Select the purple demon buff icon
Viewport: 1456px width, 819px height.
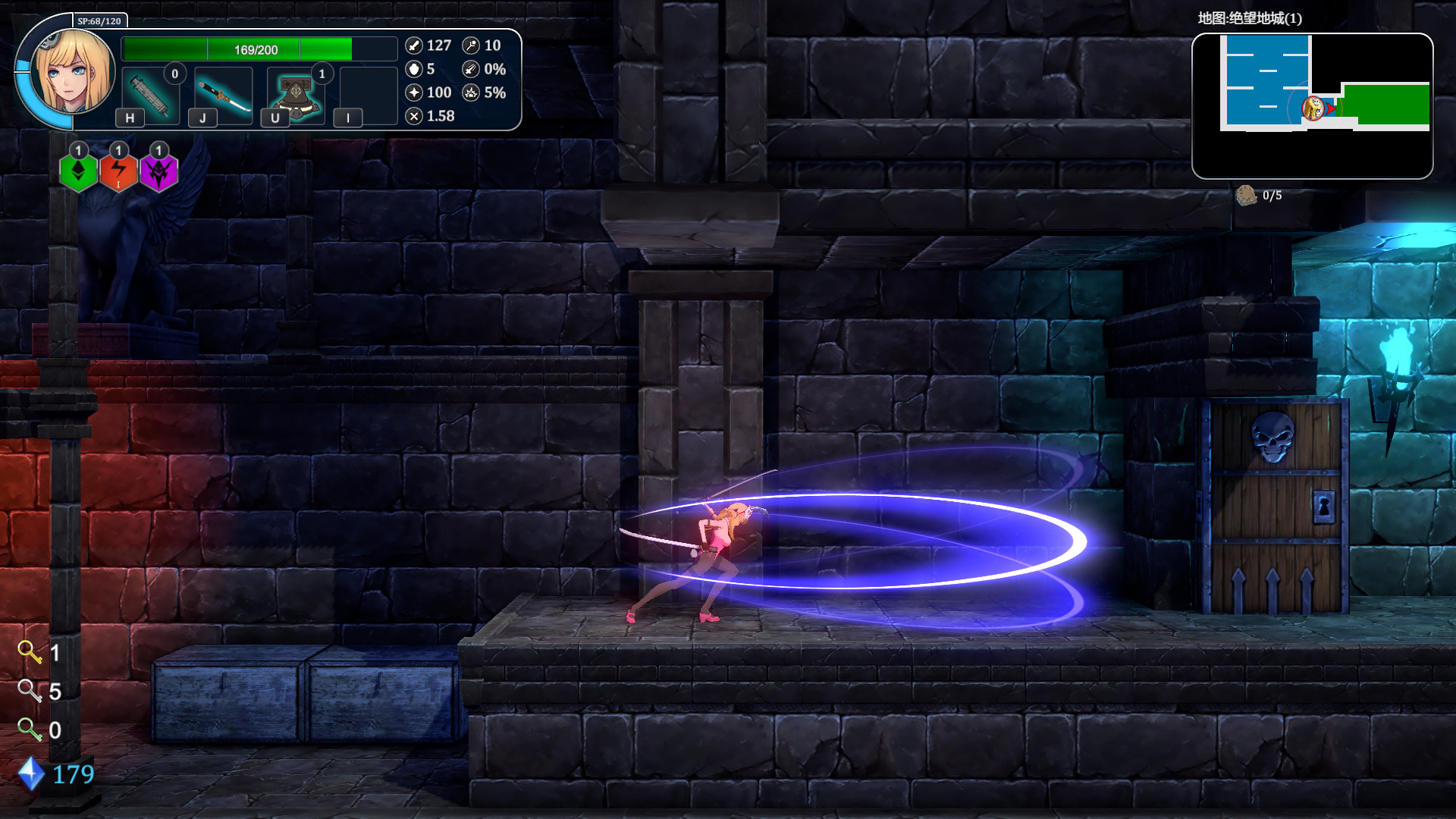click(x=158, y=172)
